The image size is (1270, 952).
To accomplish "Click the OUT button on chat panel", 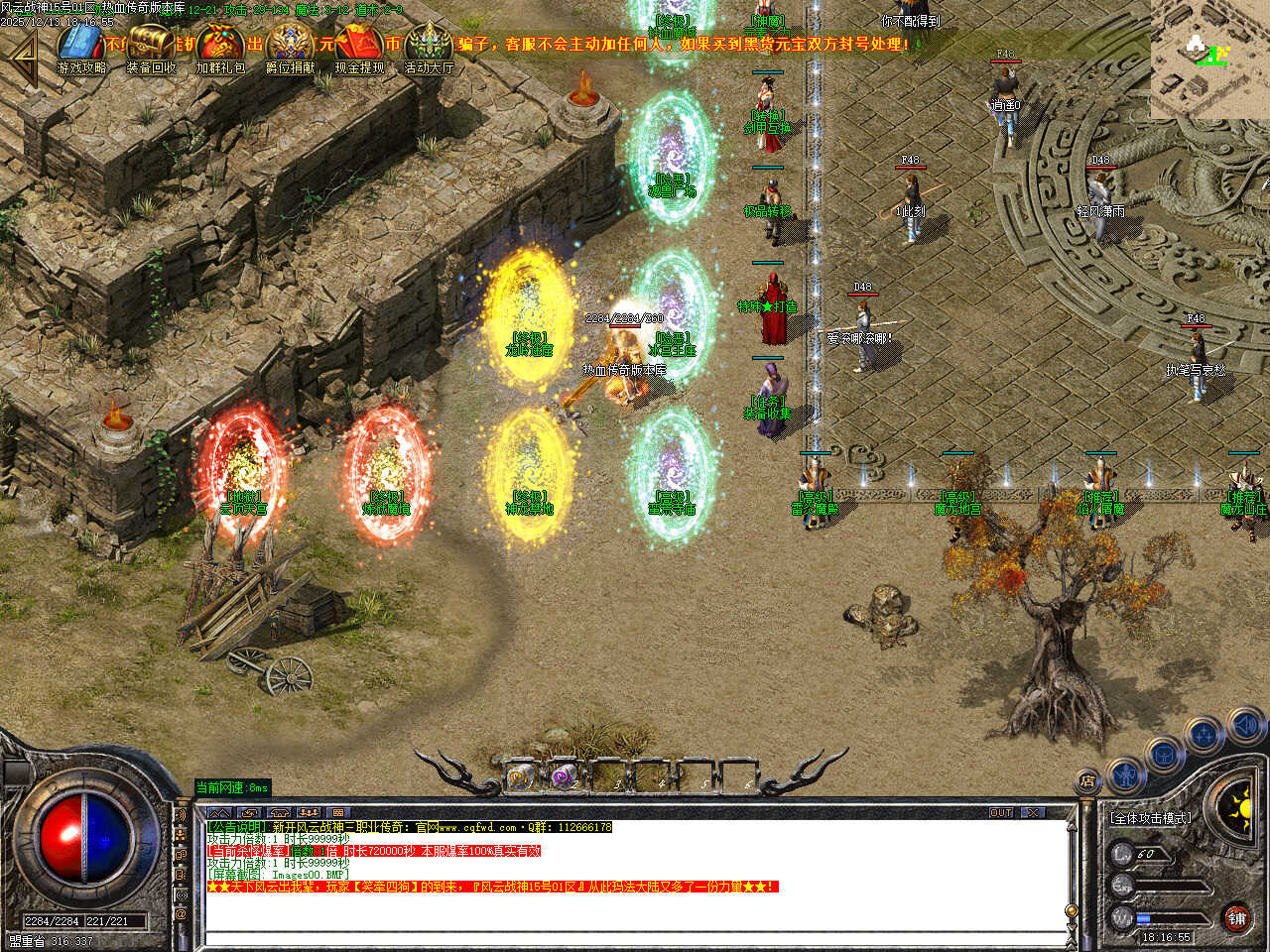I will point(1001,812).
